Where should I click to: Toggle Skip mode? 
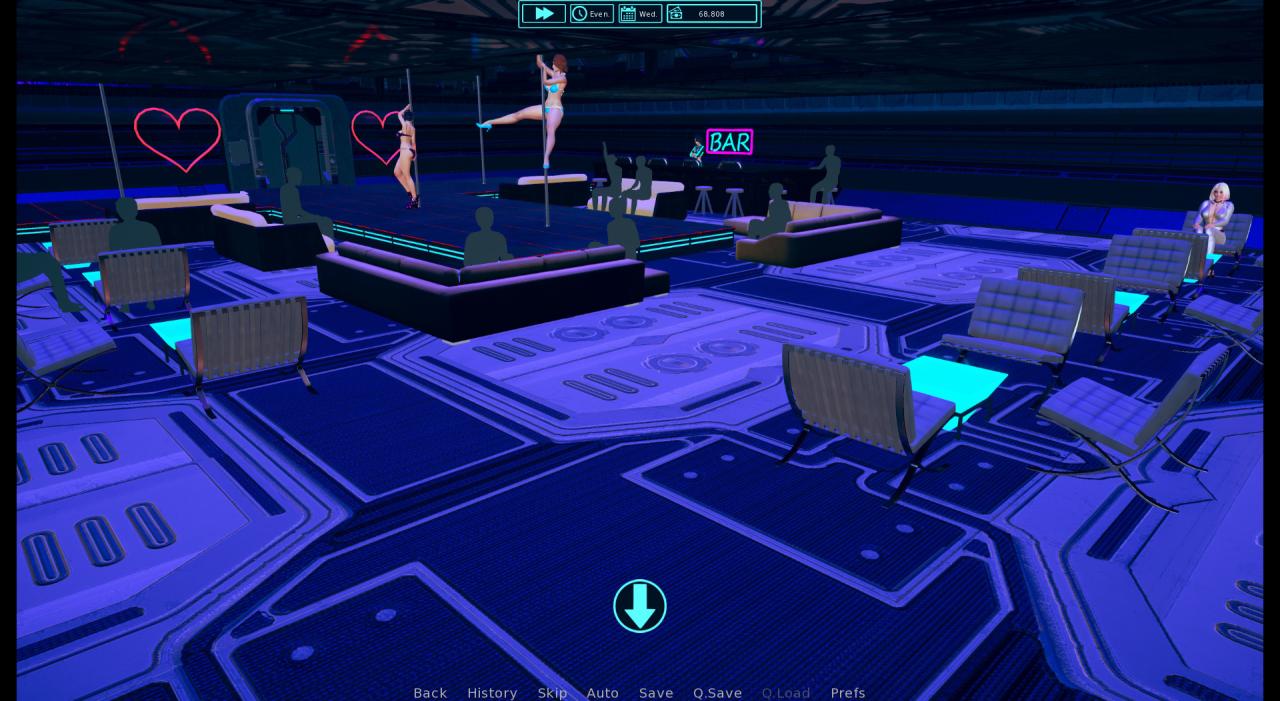552,693
